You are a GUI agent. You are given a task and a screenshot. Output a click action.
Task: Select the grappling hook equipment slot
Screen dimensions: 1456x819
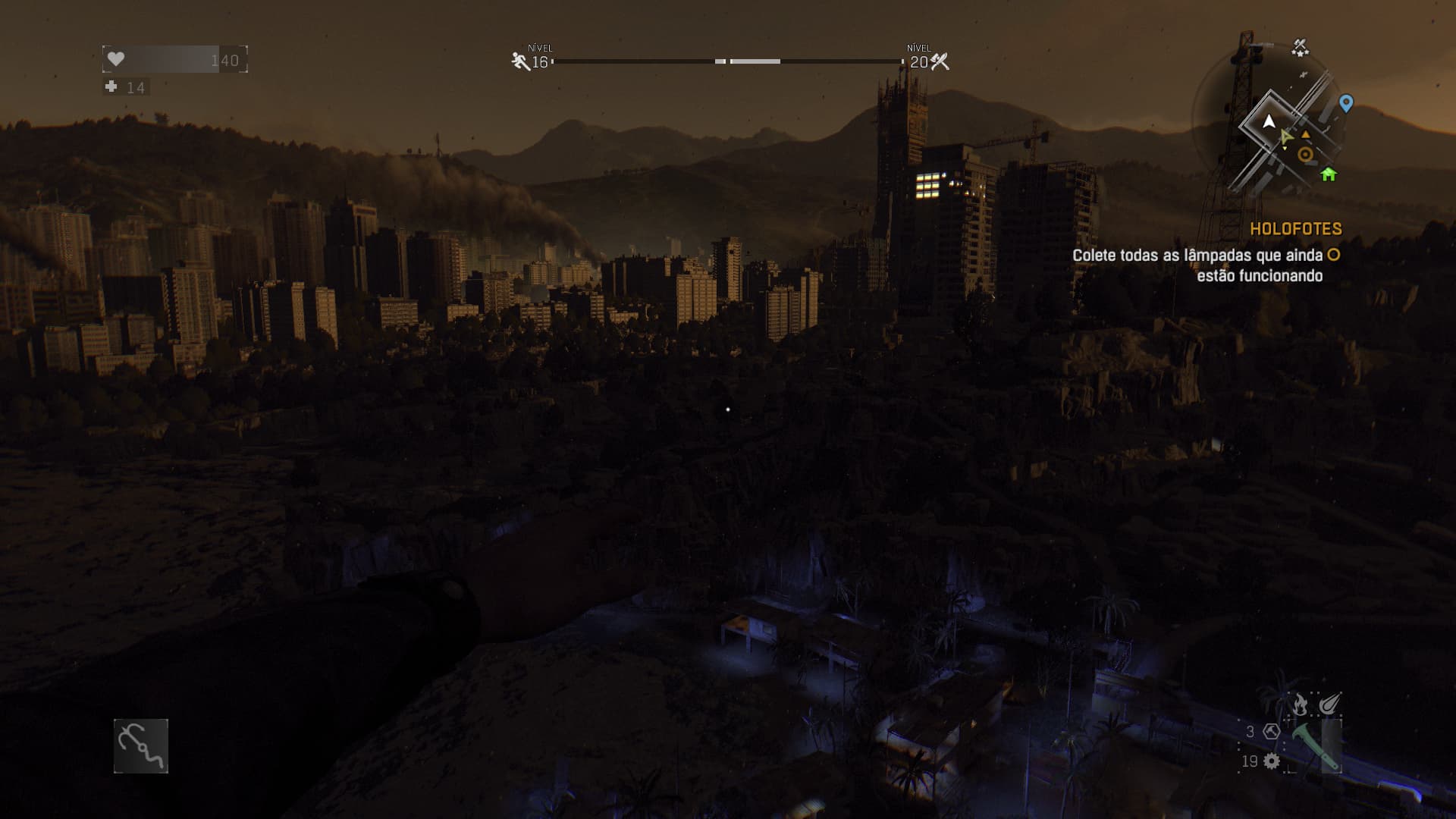(141, 746)
